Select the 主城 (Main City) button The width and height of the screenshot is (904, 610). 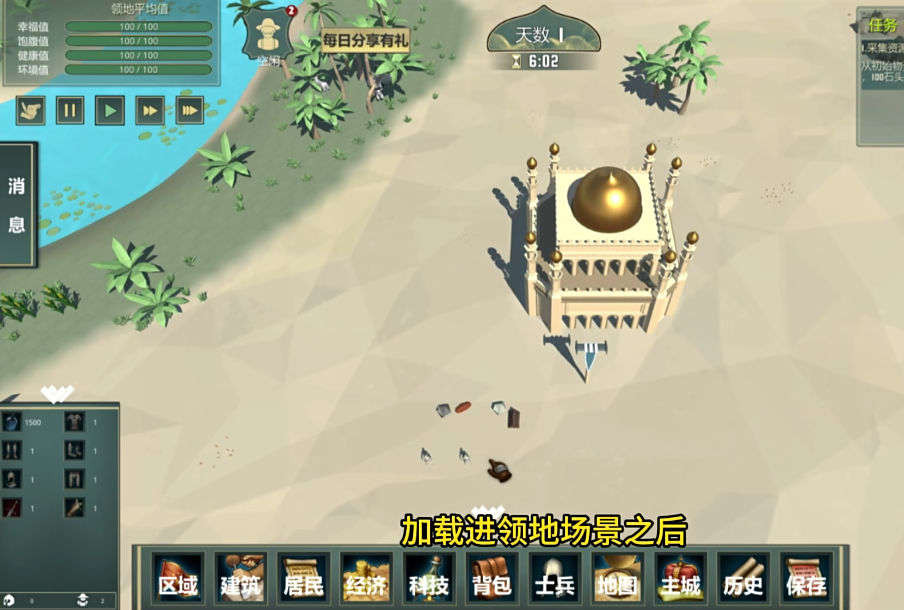click(x=680, y=580)
